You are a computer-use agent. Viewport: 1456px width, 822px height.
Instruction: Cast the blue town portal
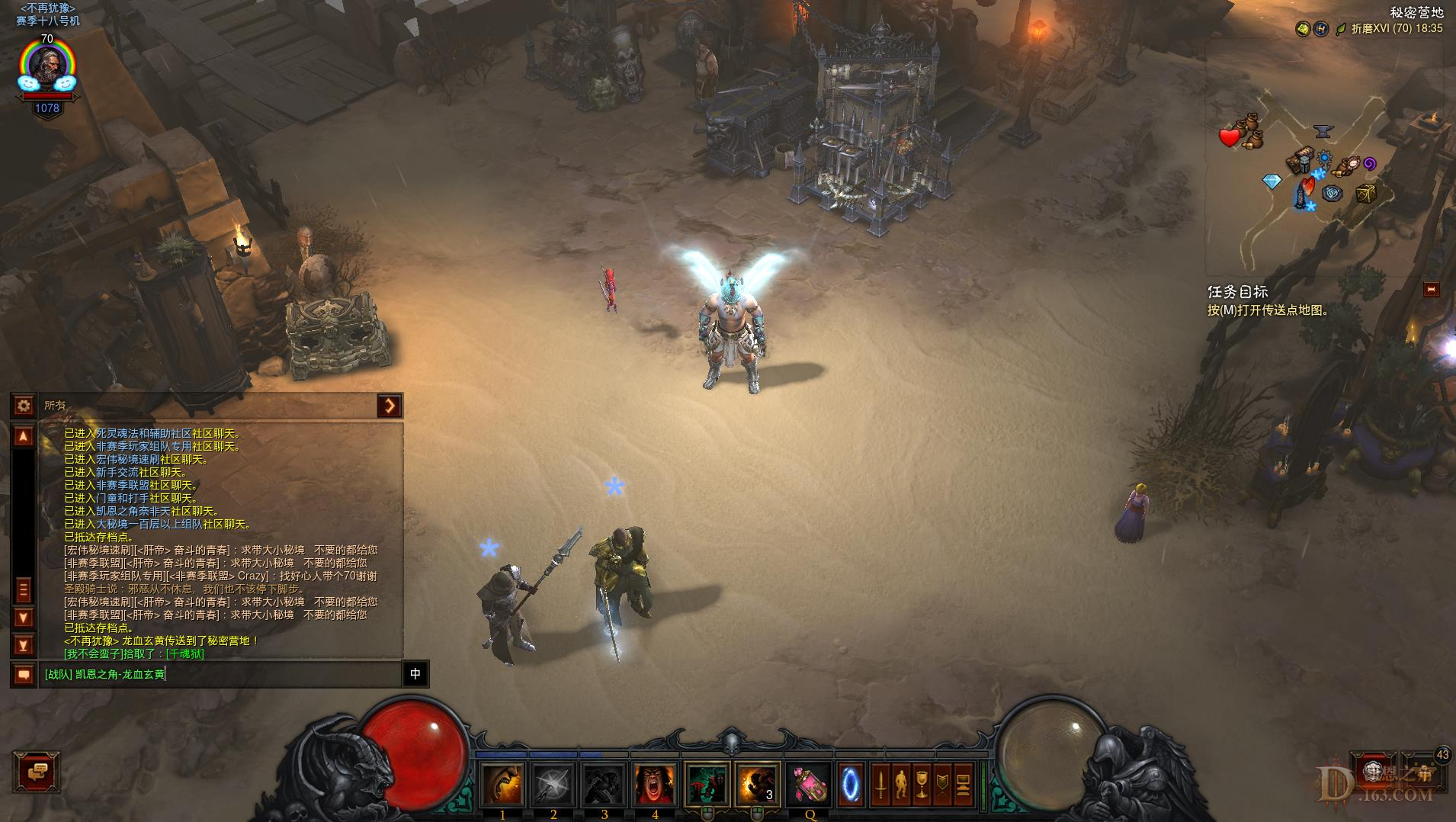(851, 784)
